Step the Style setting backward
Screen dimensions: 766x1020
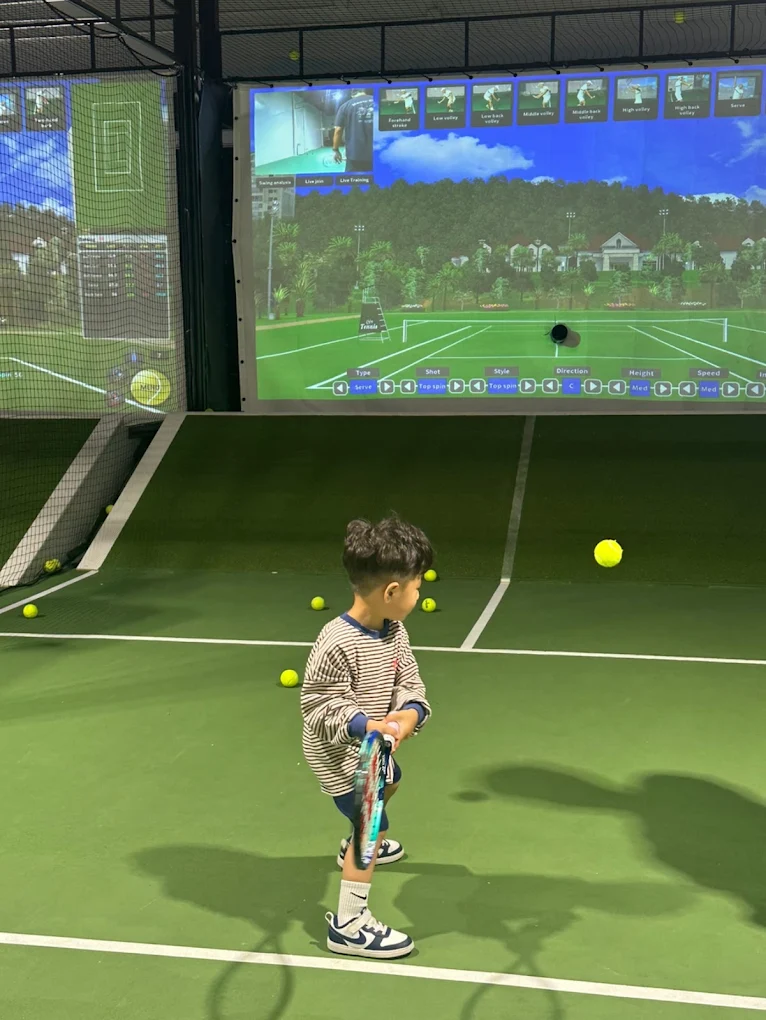point(477,386)
